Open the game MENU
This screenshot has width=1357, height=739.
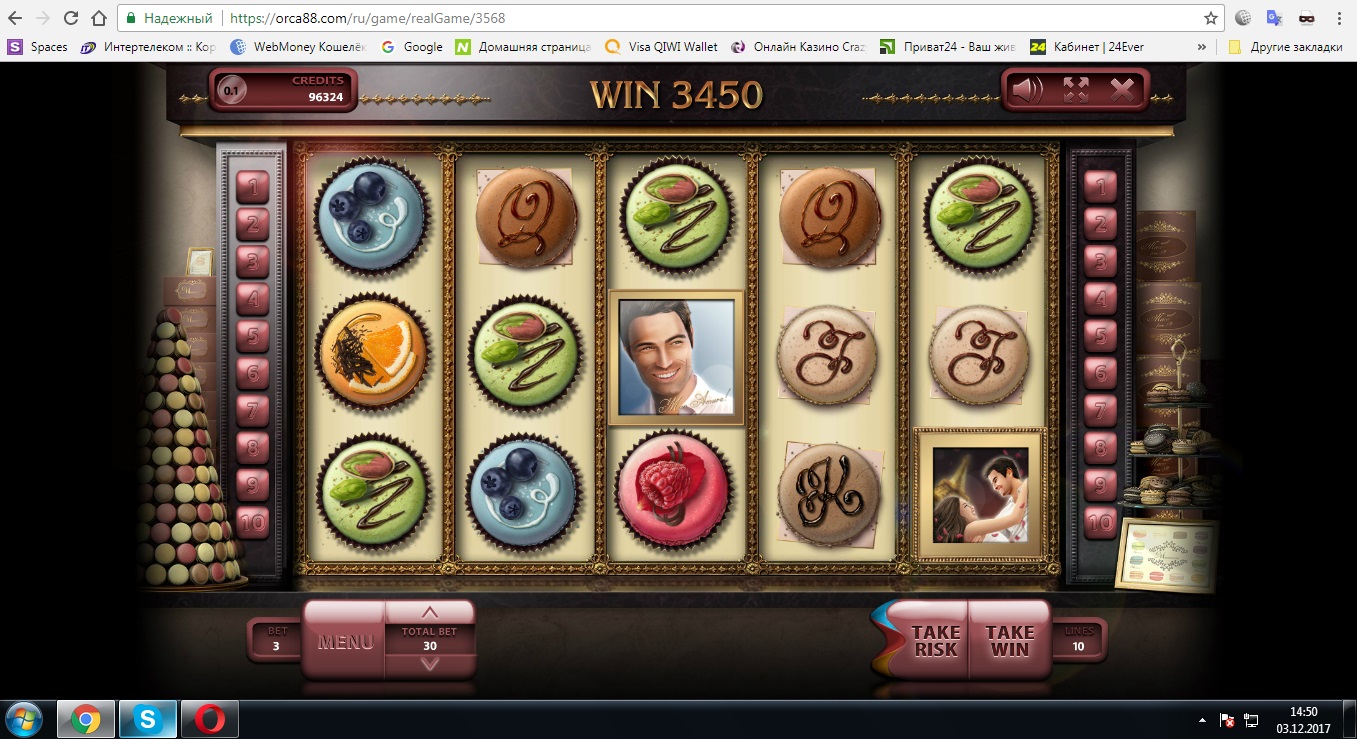tap(345, 641)
